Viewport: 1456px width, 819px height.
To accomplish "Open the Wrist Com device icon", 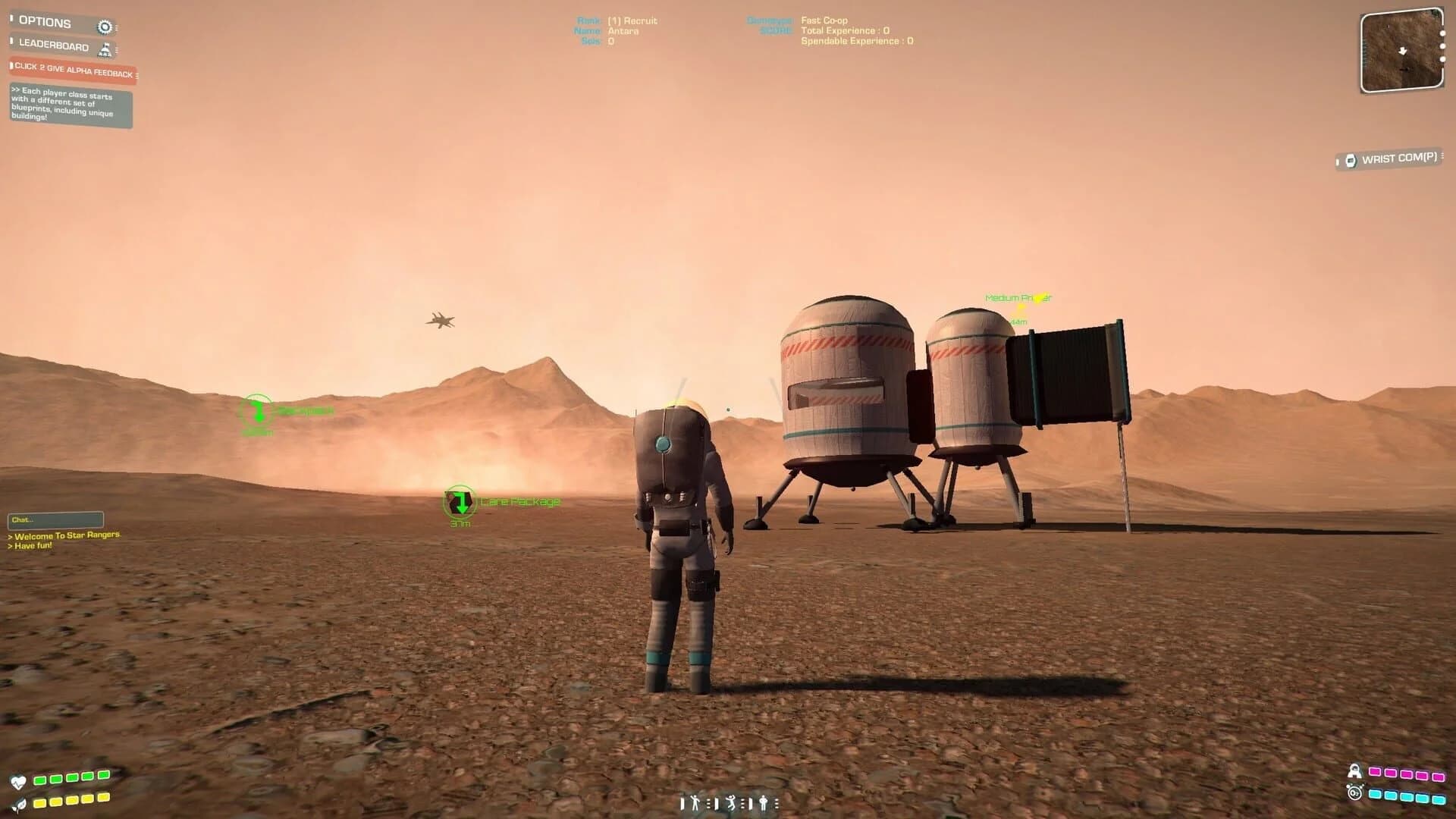I will pyautogui.click(x=1352, y=161).
